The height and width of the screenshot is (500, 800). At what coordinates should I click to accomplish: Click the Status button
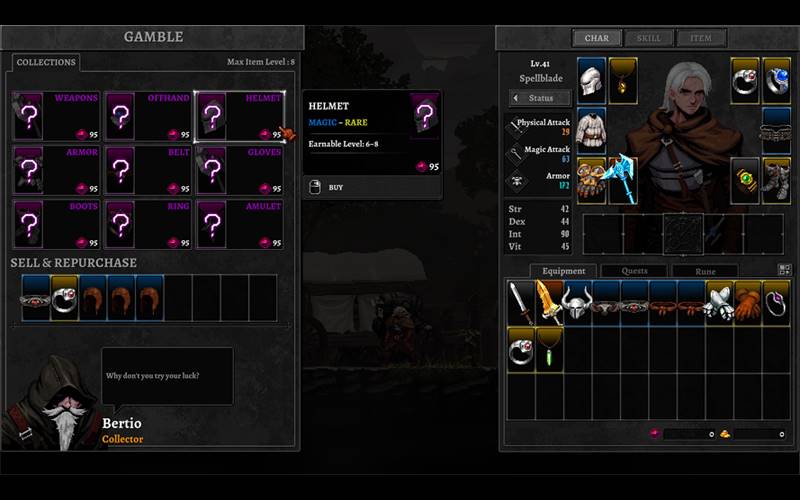[541, 98]
